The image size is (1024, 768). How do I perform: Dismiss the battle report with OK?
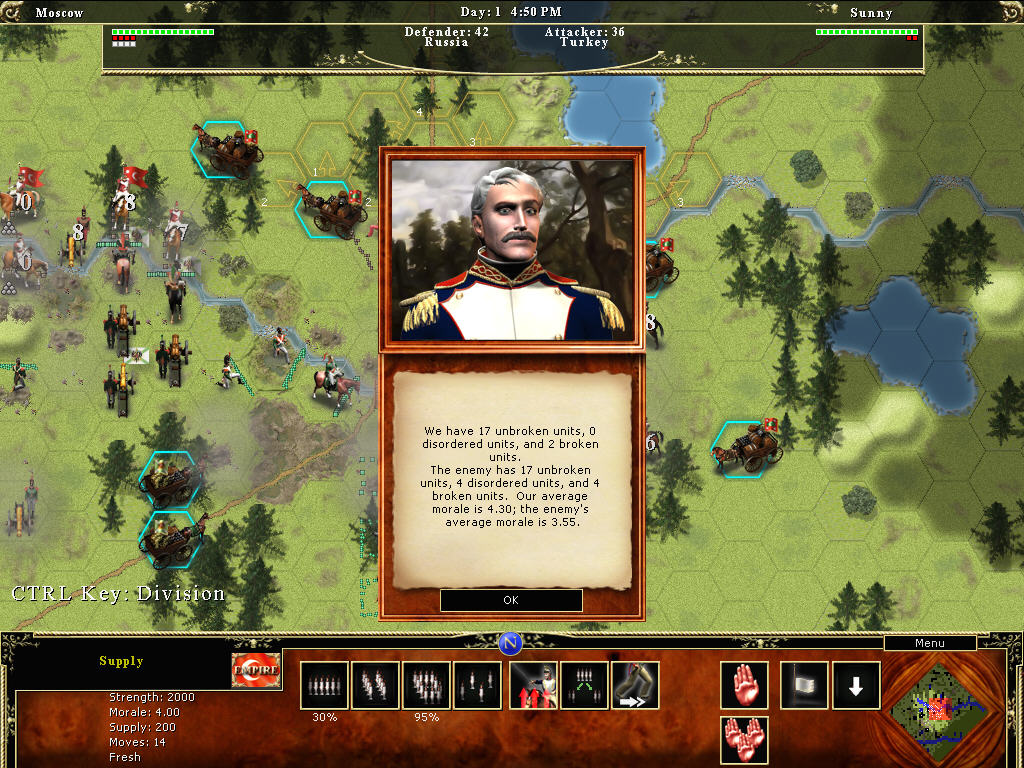tap(511, 600)
